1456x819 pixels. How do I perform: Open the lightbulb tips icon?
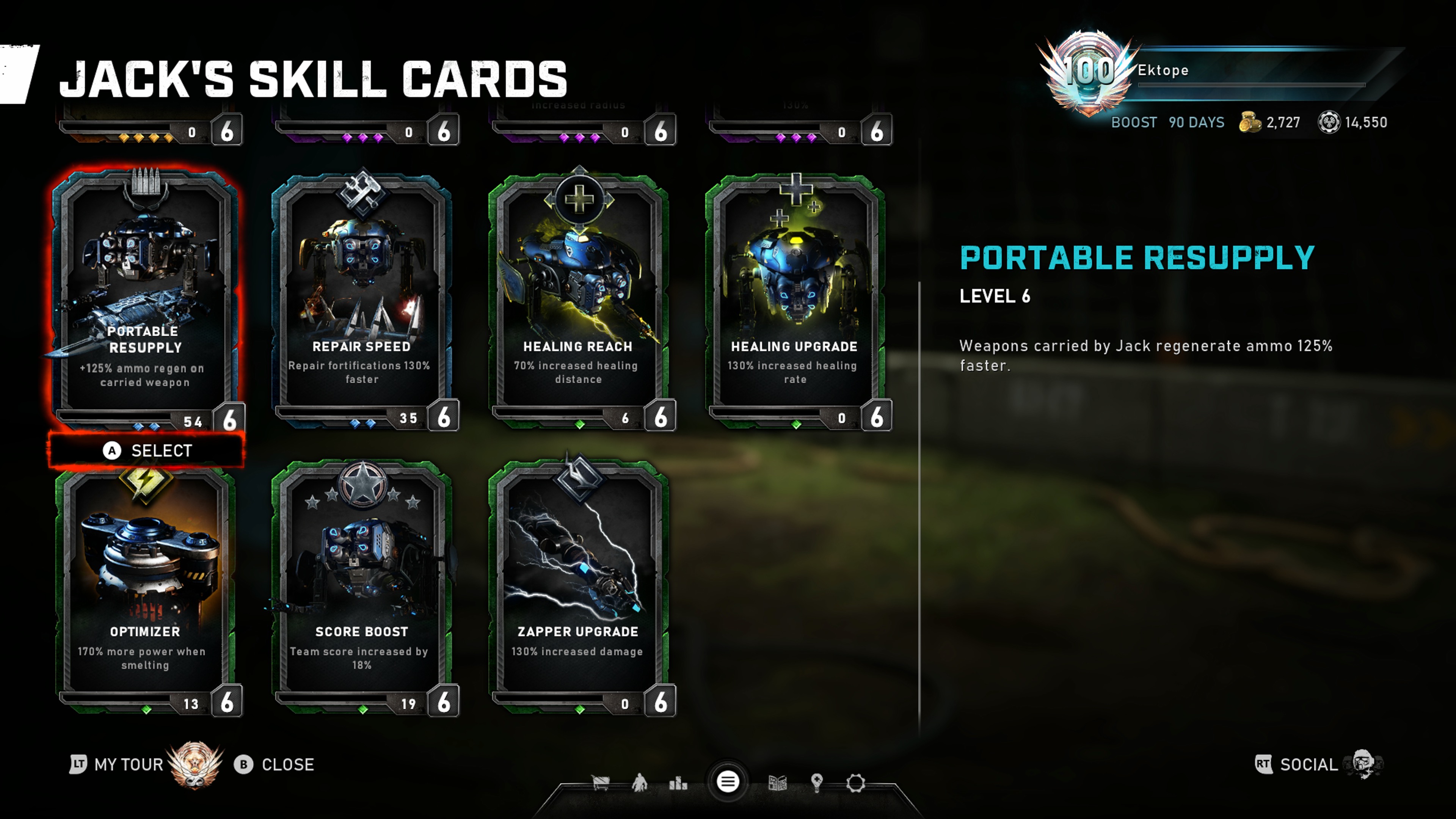(816, 783)
